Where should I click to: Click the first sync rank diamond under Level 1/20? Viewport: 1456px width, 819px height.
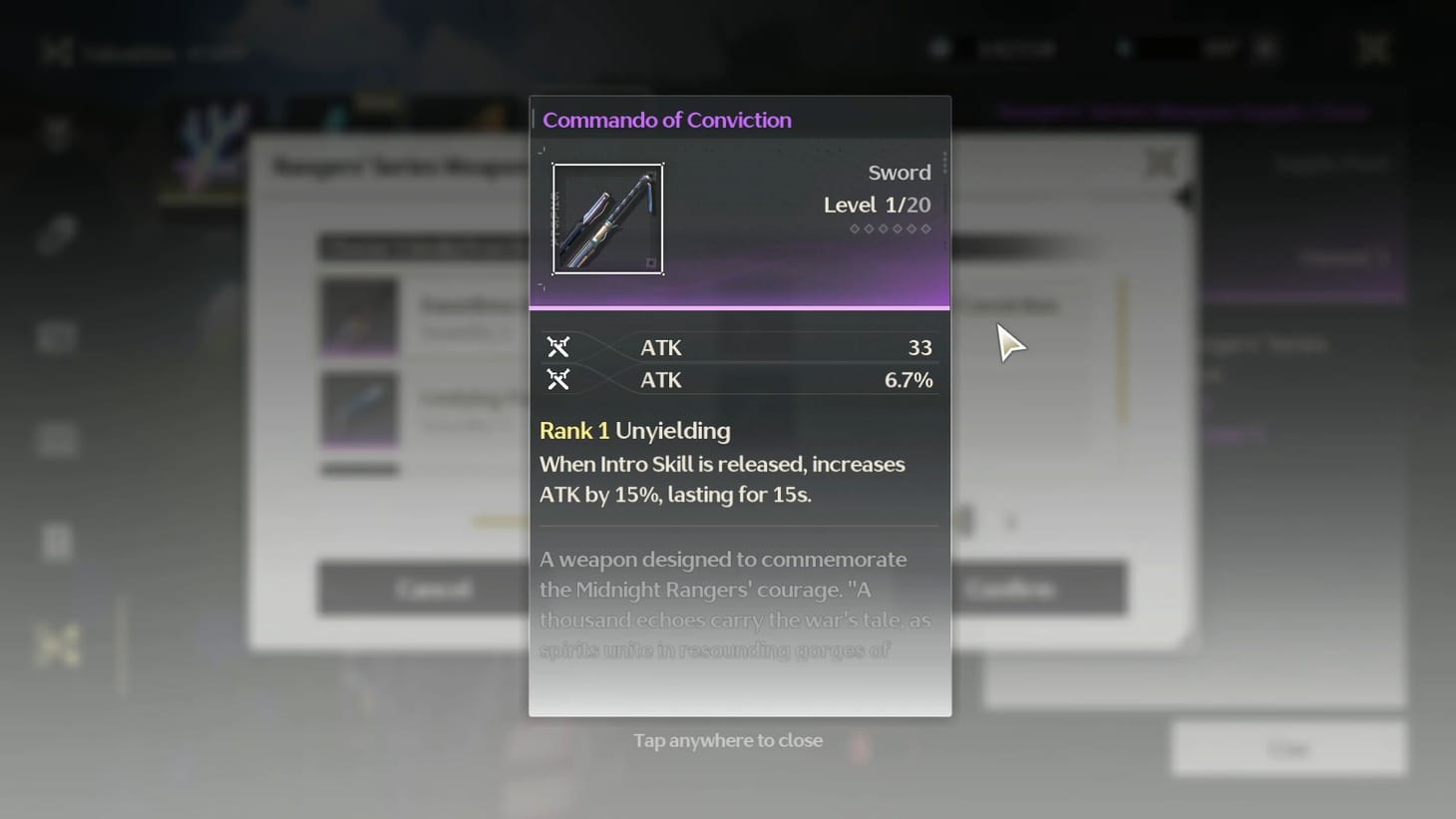[854, 228]
